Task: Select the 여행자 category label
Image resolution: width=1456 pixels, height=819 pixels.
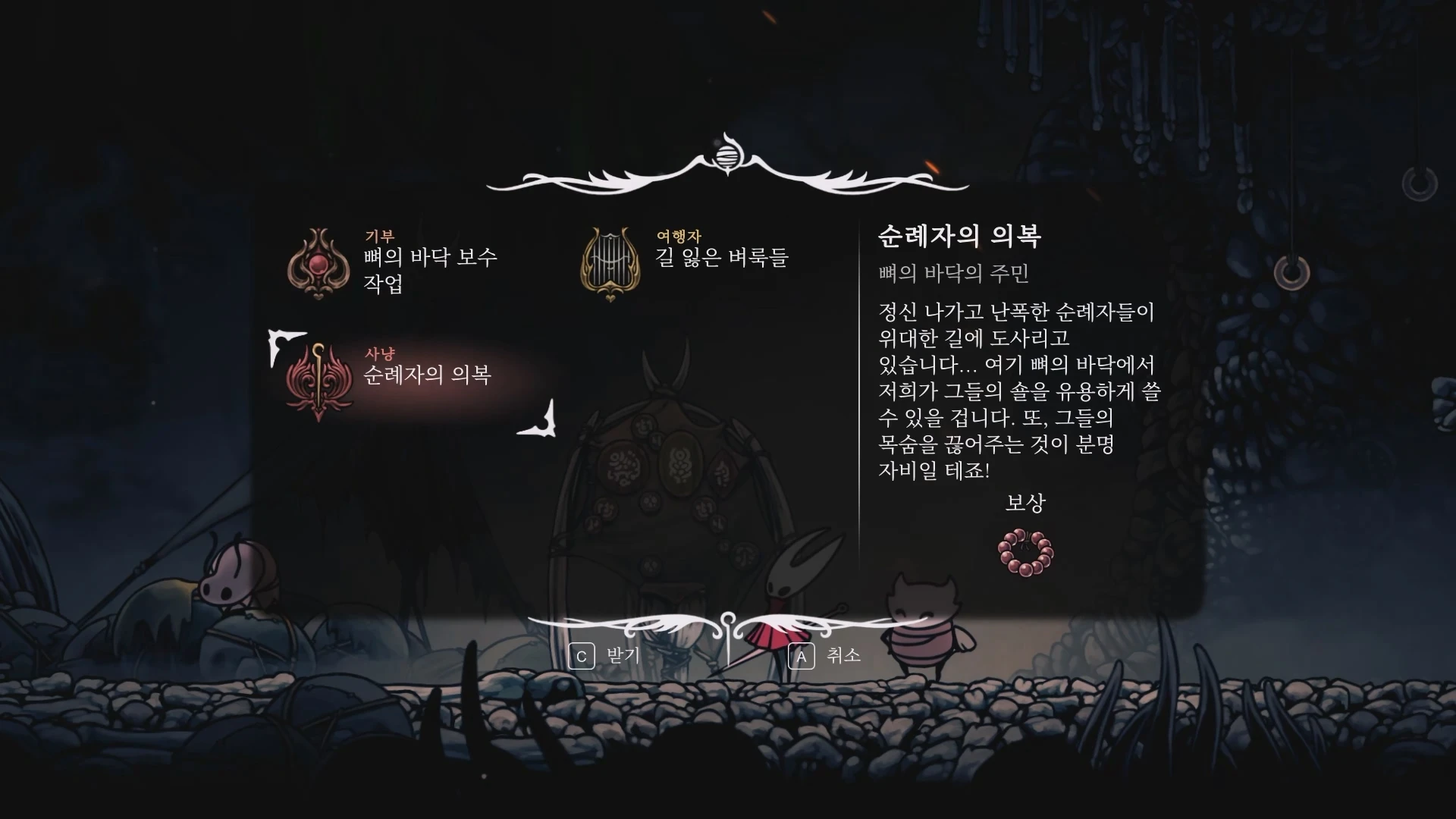Action: point(679,236)
